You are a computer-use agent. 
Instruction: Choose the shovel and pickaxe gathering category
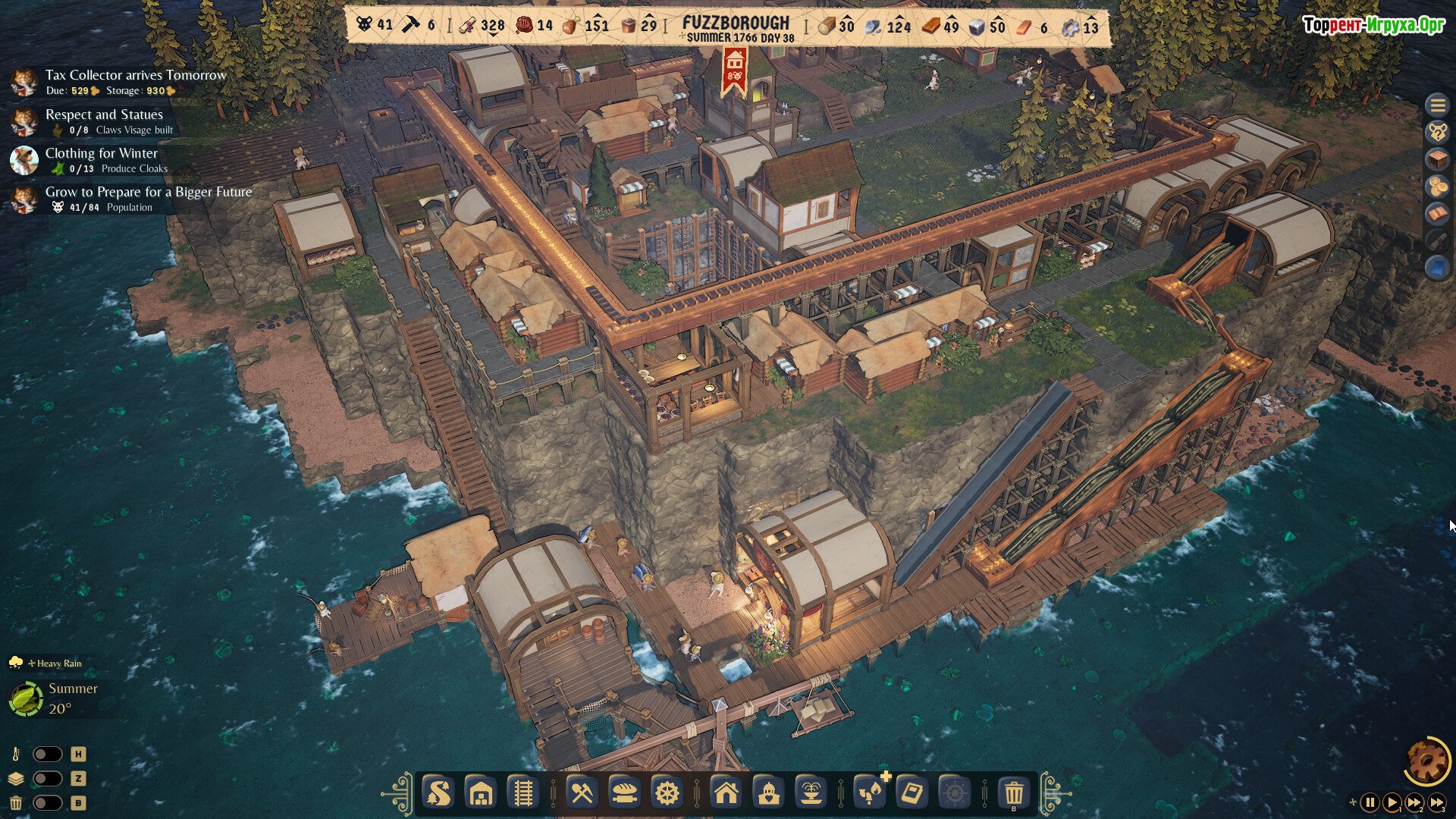point(582,794)
